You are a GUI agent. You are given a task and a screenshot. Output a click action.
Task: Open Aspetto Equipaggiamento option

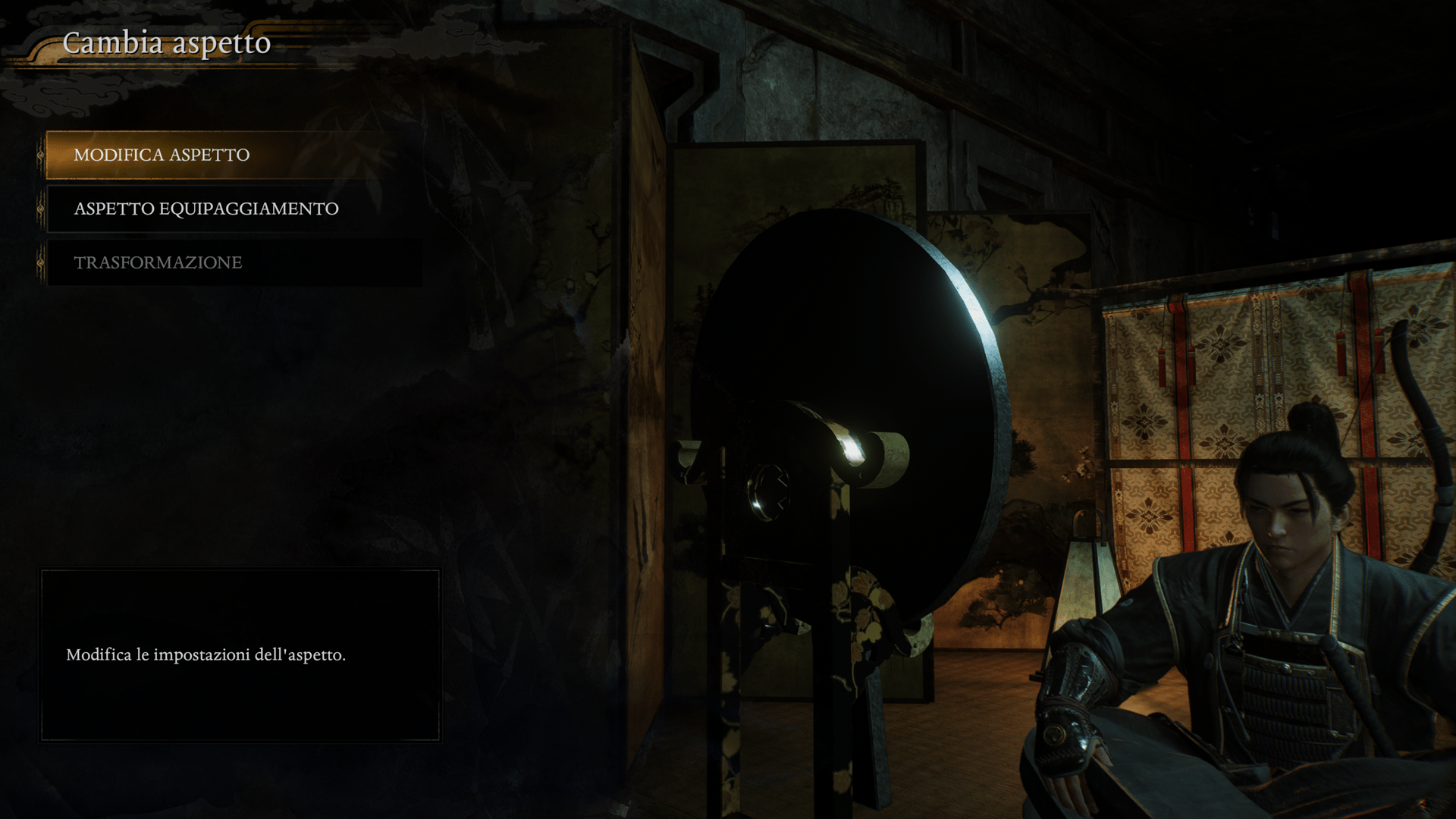coord(206,209)
